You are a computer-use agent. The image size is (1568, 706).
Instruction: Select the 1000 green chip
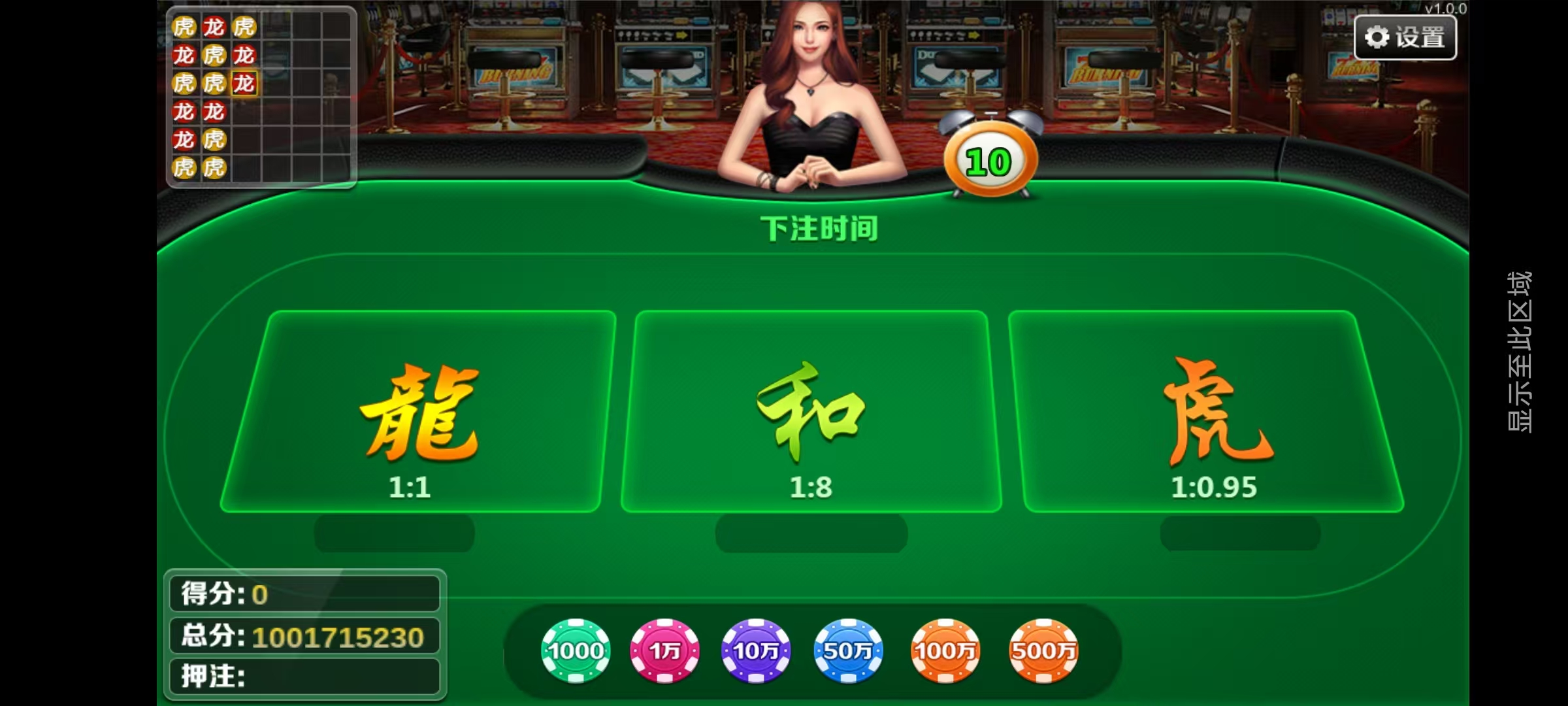click(x=575, y=650)
